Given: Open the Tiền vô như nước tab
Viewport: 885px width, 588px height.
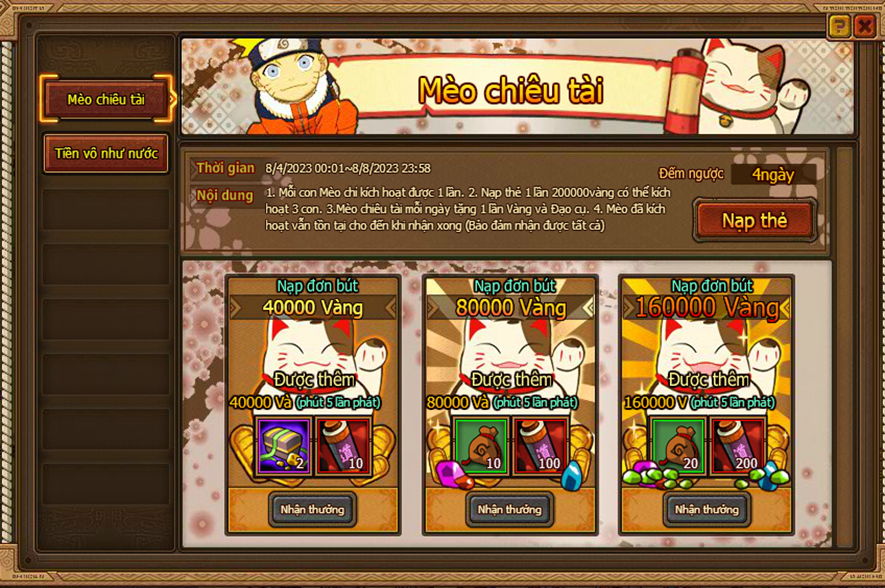Looking at the screenshot, I should pos(106,154).
